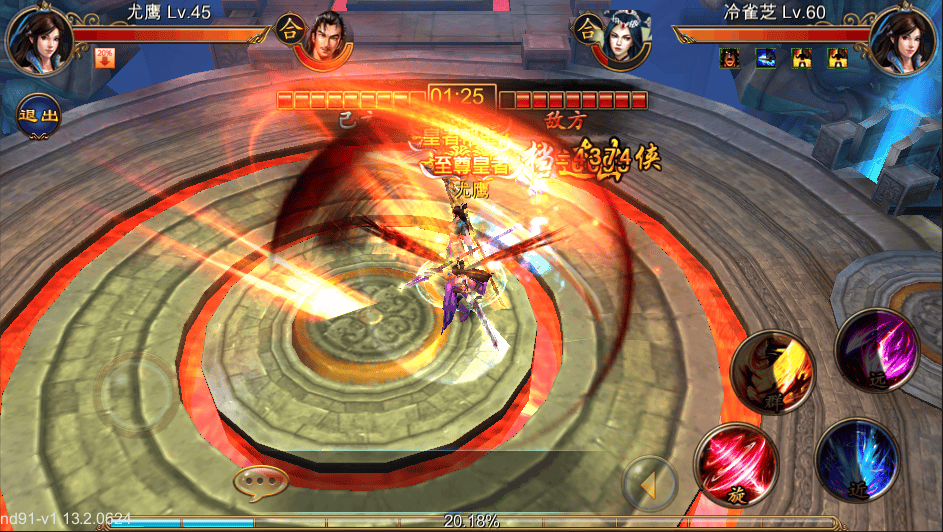Cast the 近 blue melee skill
943x532 pixels.
(x=856, y=459)
